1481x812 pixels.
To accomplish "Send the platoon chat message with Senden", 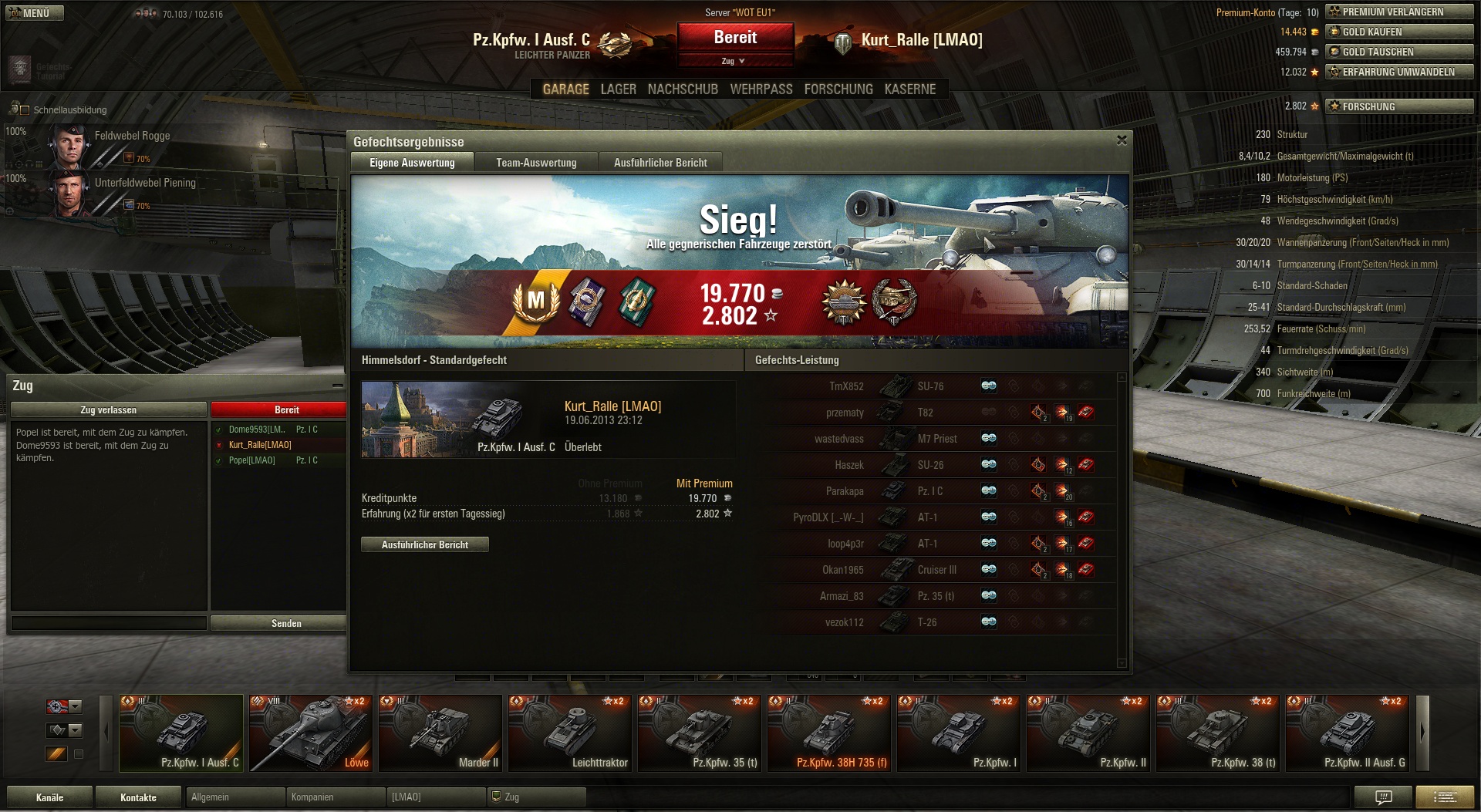I will click(285, 623).
